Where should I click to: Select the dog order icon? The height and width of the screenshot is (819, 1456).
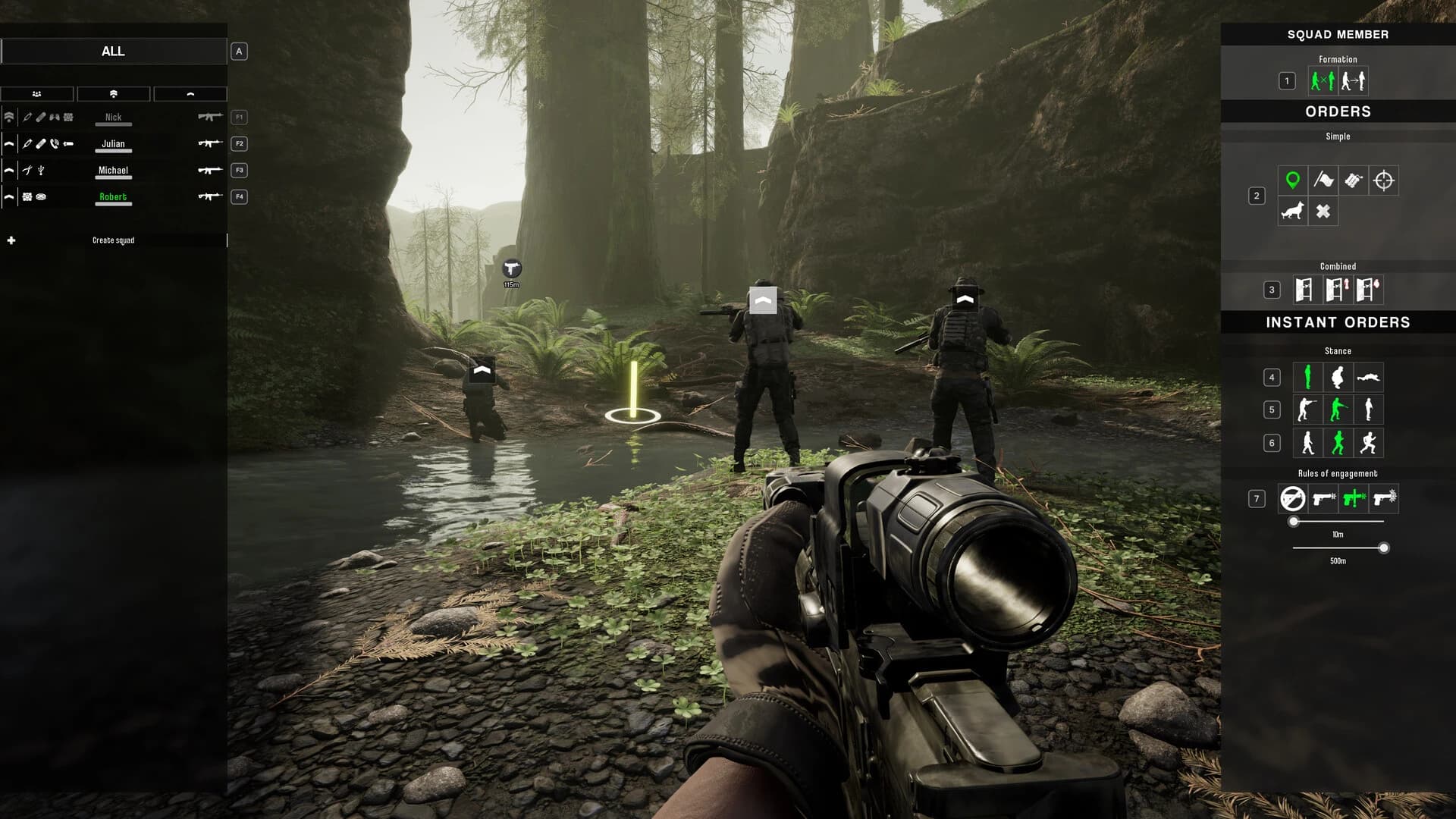[x=1292, y=212]
